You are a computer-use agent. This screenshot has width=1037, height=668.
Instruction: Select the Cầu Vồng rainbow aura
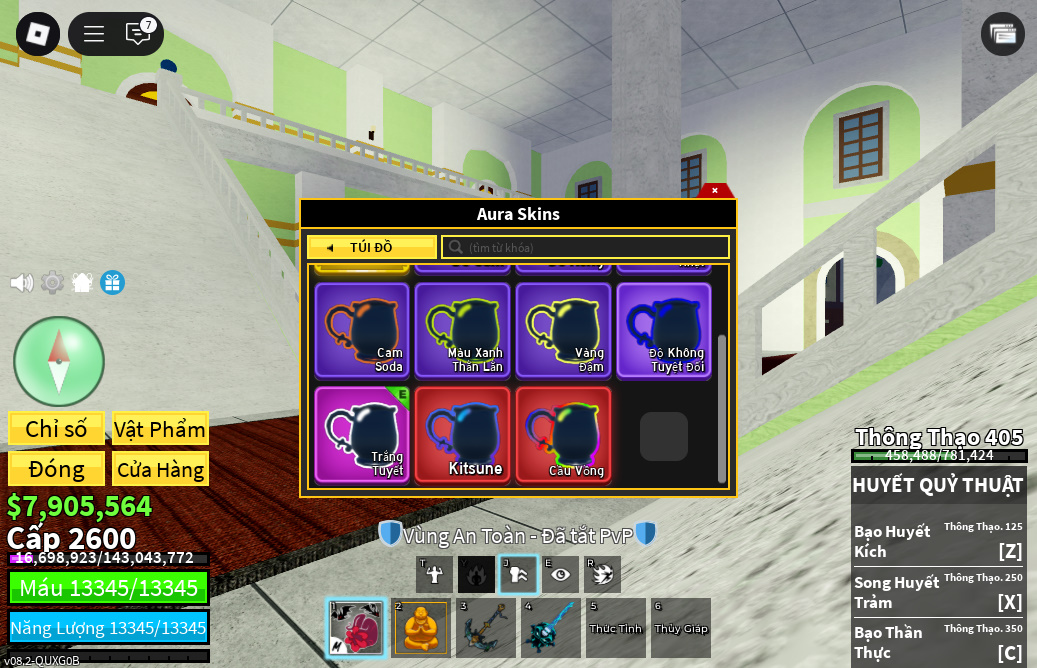pyautogui.click(x=563, y=435)
